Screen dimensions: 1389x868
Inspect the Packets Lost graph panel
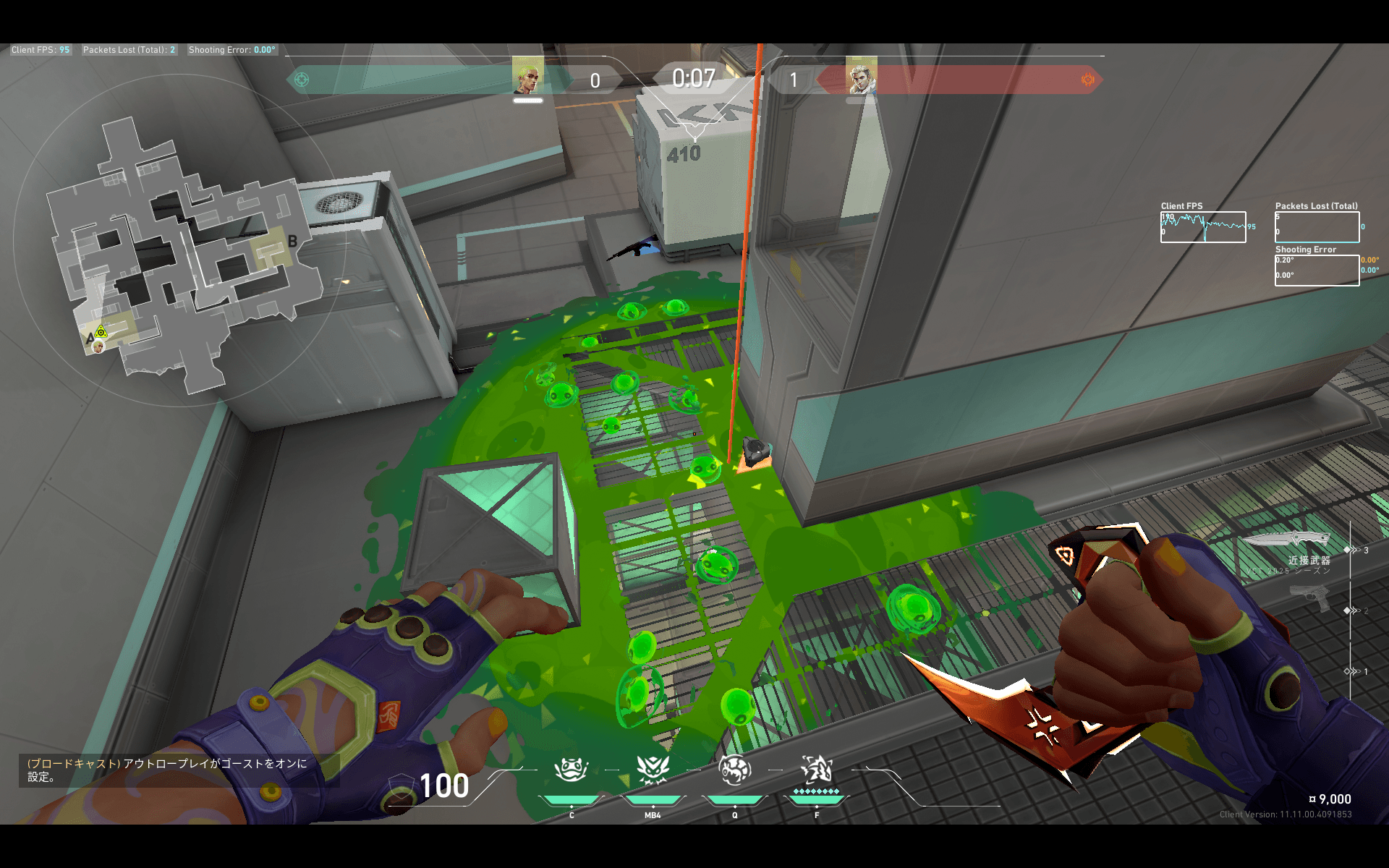pyautogui.click(x=1317, y=227)
